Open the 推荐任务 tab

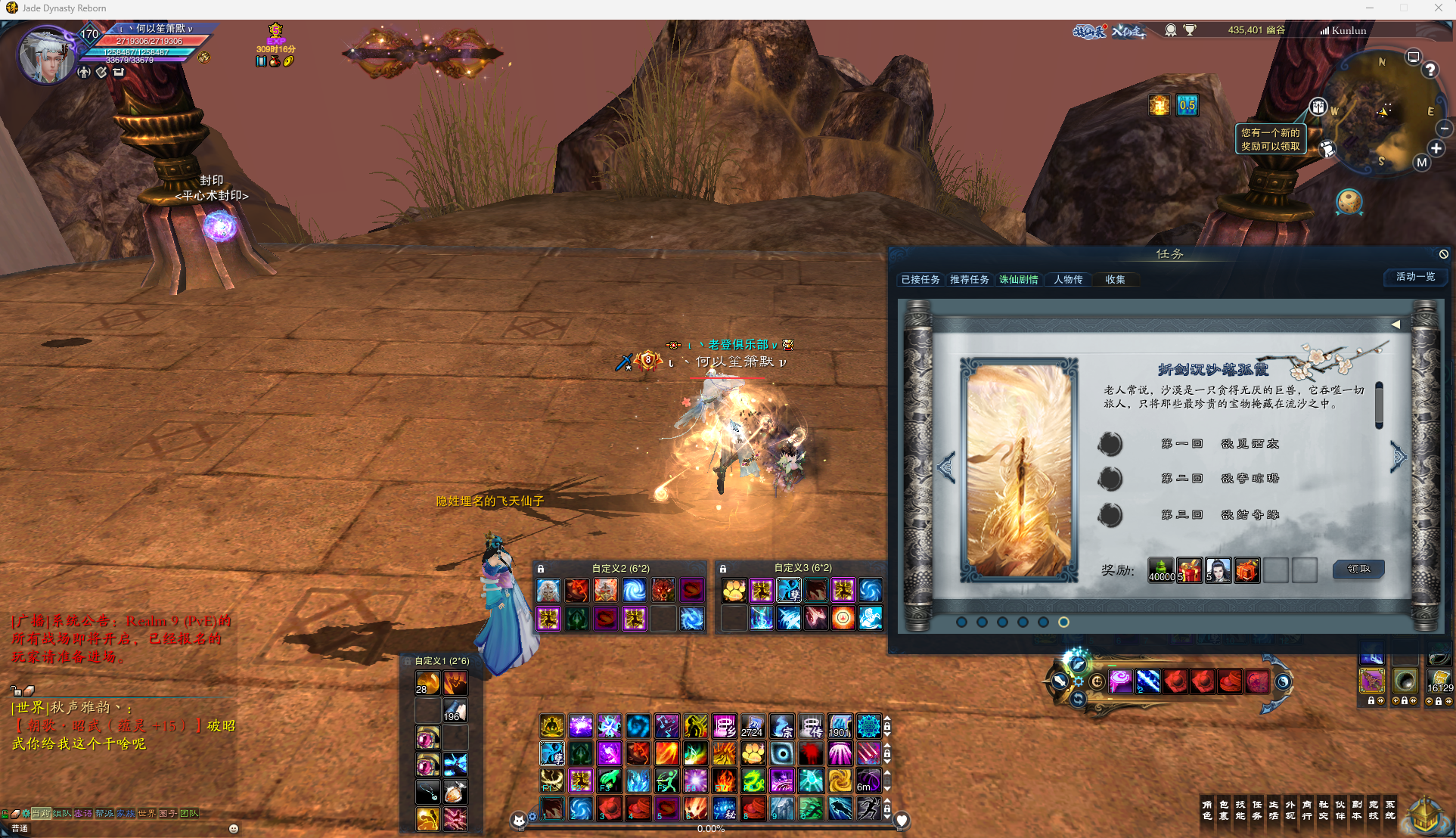pyautogui.click(x=970, y=280)
